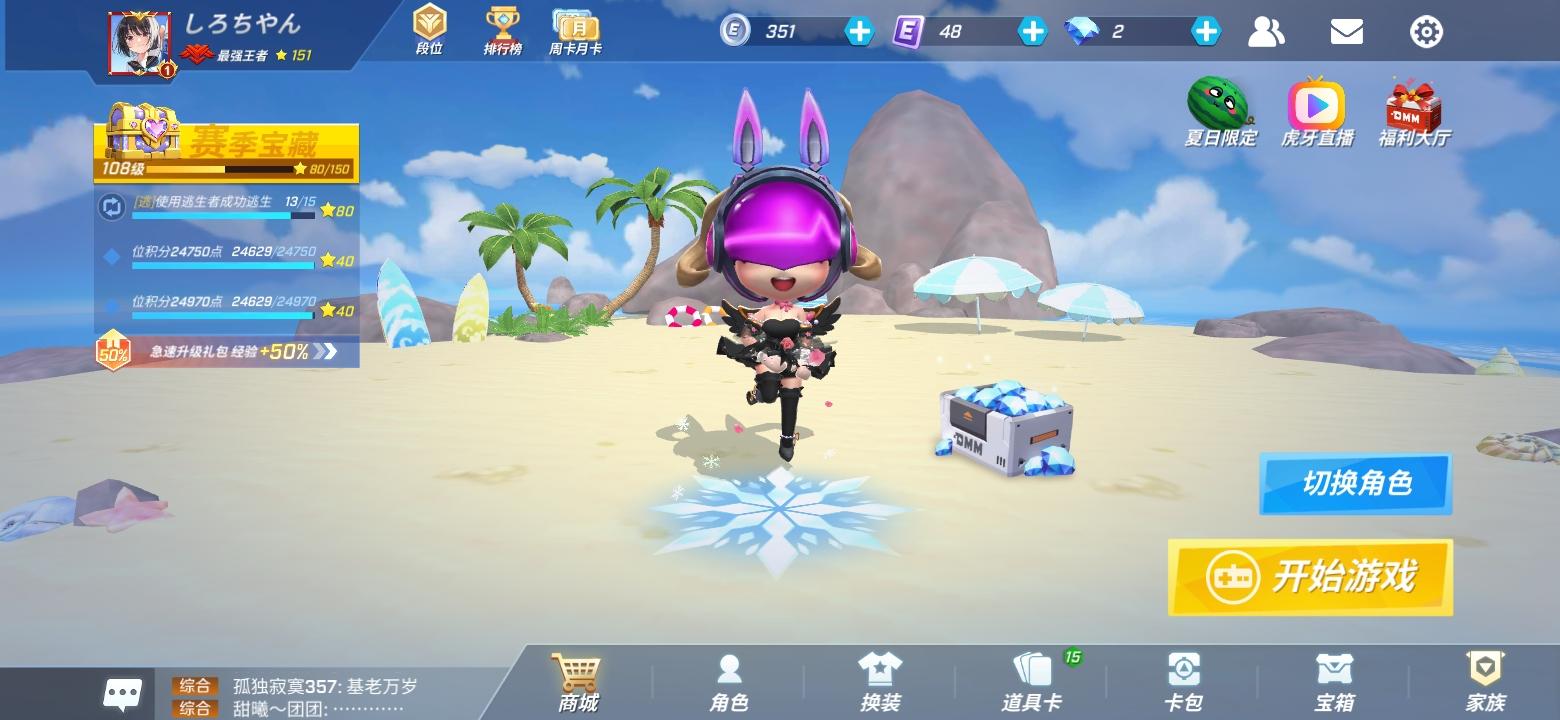The image size is (1560, 720).
Task: Open the settings gear
Action: (1427, 31)
